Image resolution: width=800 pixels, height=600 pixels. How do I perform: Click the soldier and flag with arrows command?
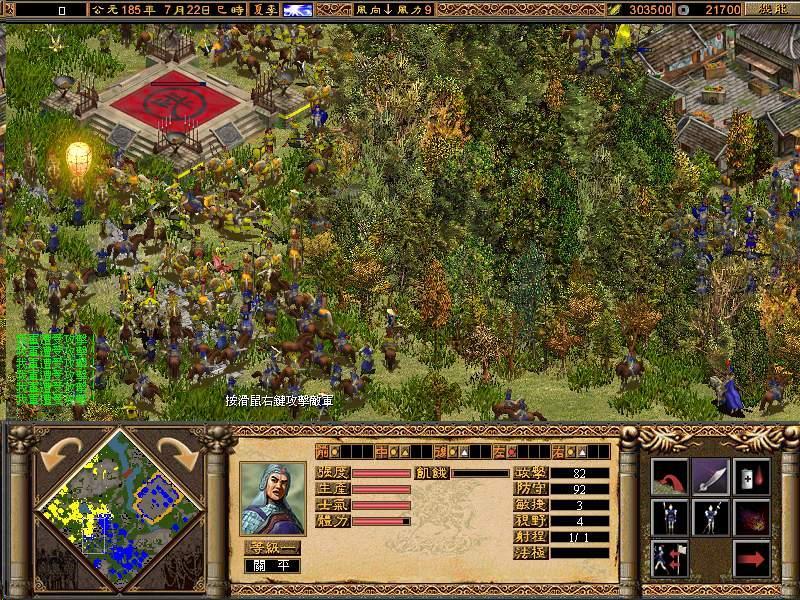pyautogui.click(x=669, y=558)
